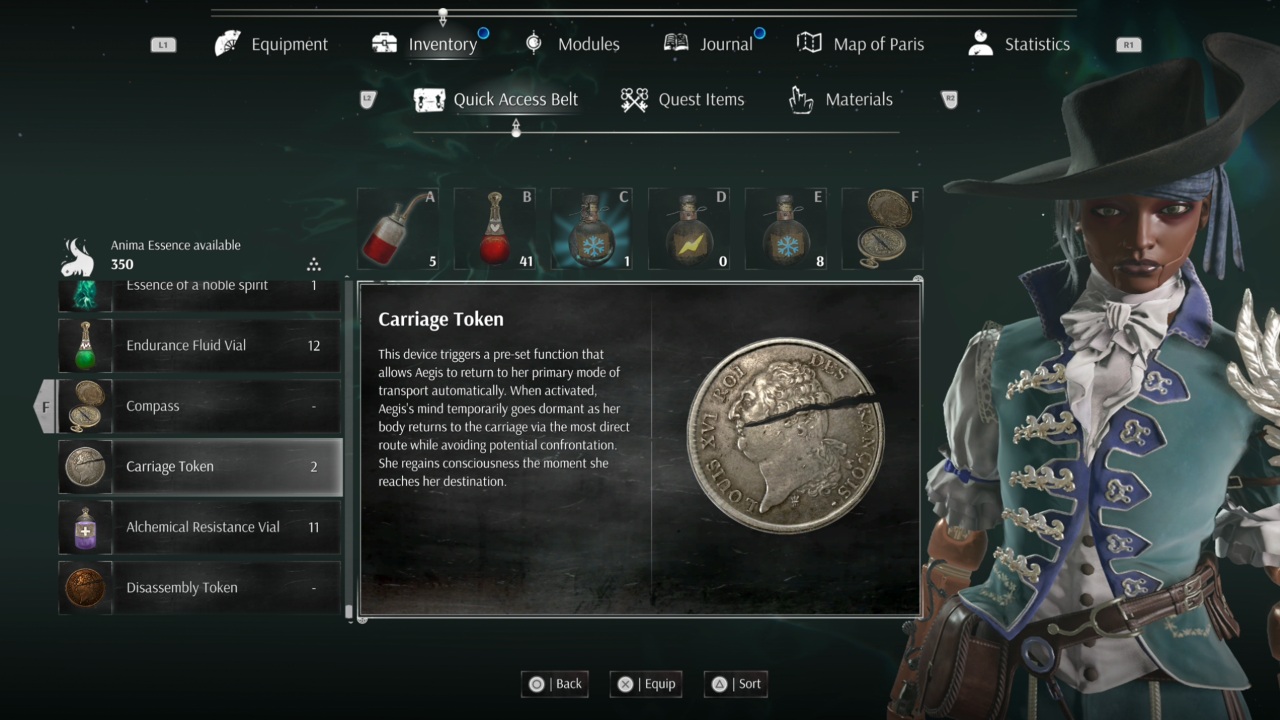Viewport: 1280px width, 720px height.
Task: Select the Disassembly Token entry
Action: tap(200, 587)
